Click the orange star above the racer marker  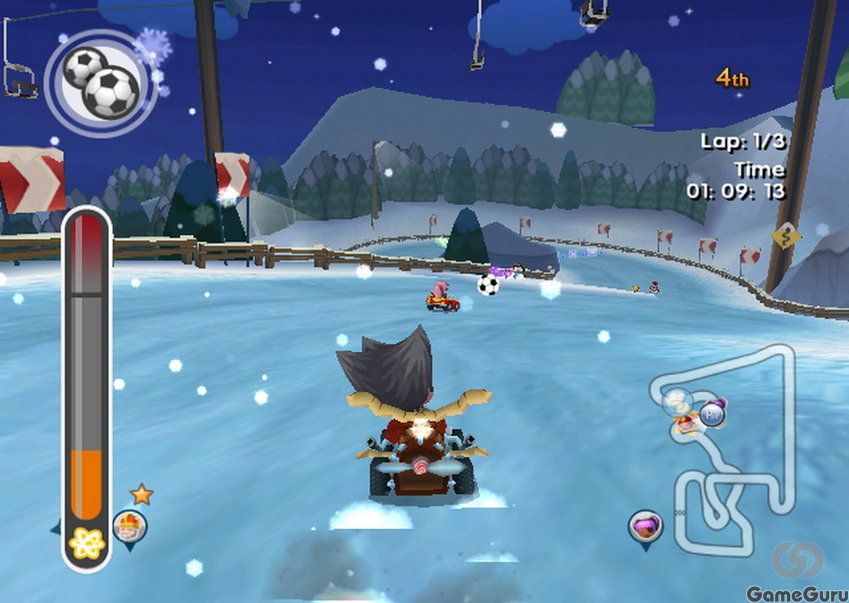coord(141,493)
